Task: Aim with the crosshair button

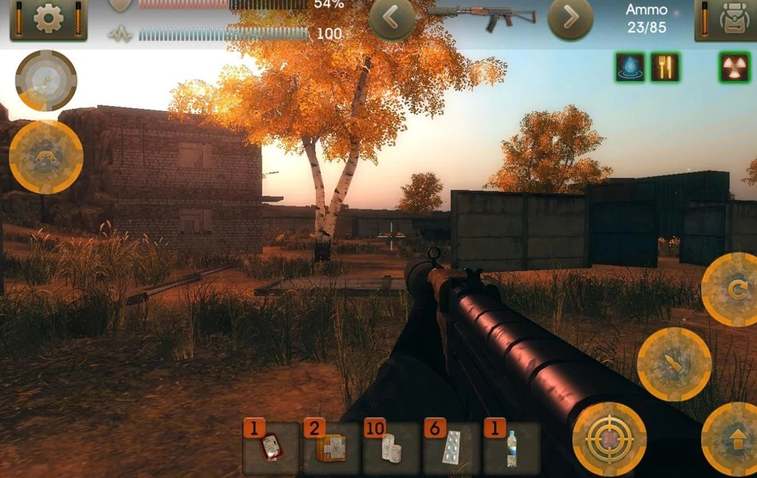Action: pos(609,438)
